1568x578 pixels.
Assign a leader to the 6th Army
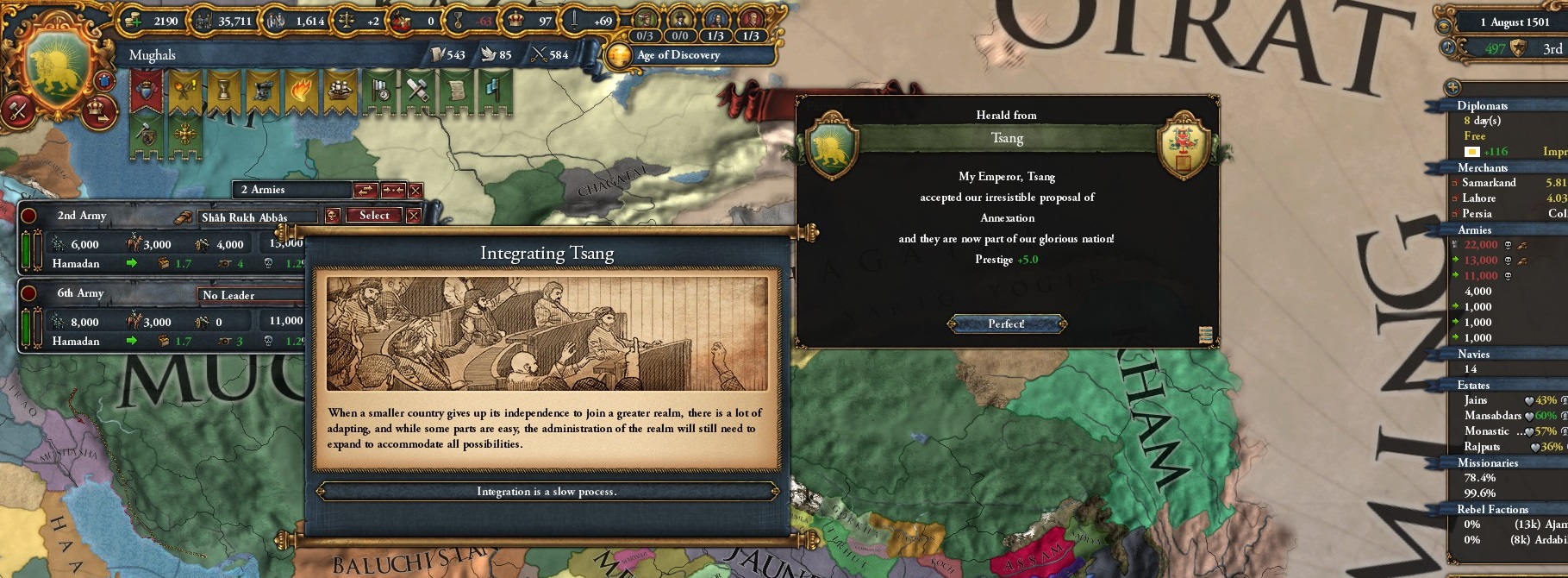click(x=250, y=295)
